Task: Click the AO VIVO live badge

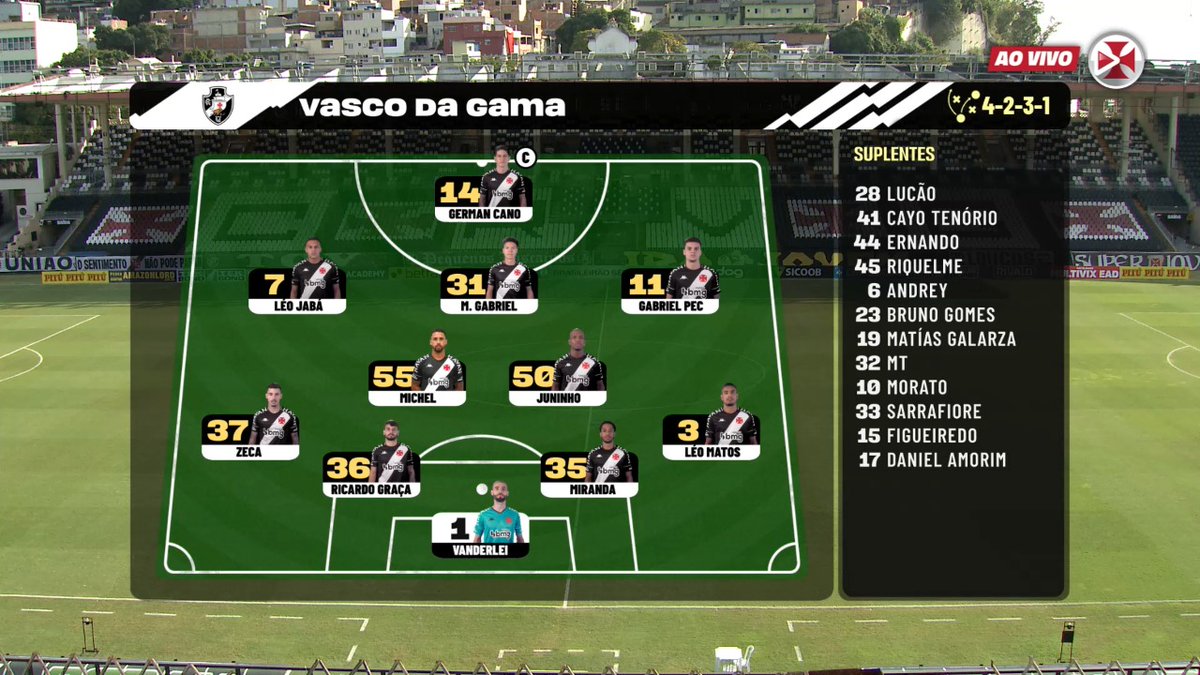Action: (1033, 59)
